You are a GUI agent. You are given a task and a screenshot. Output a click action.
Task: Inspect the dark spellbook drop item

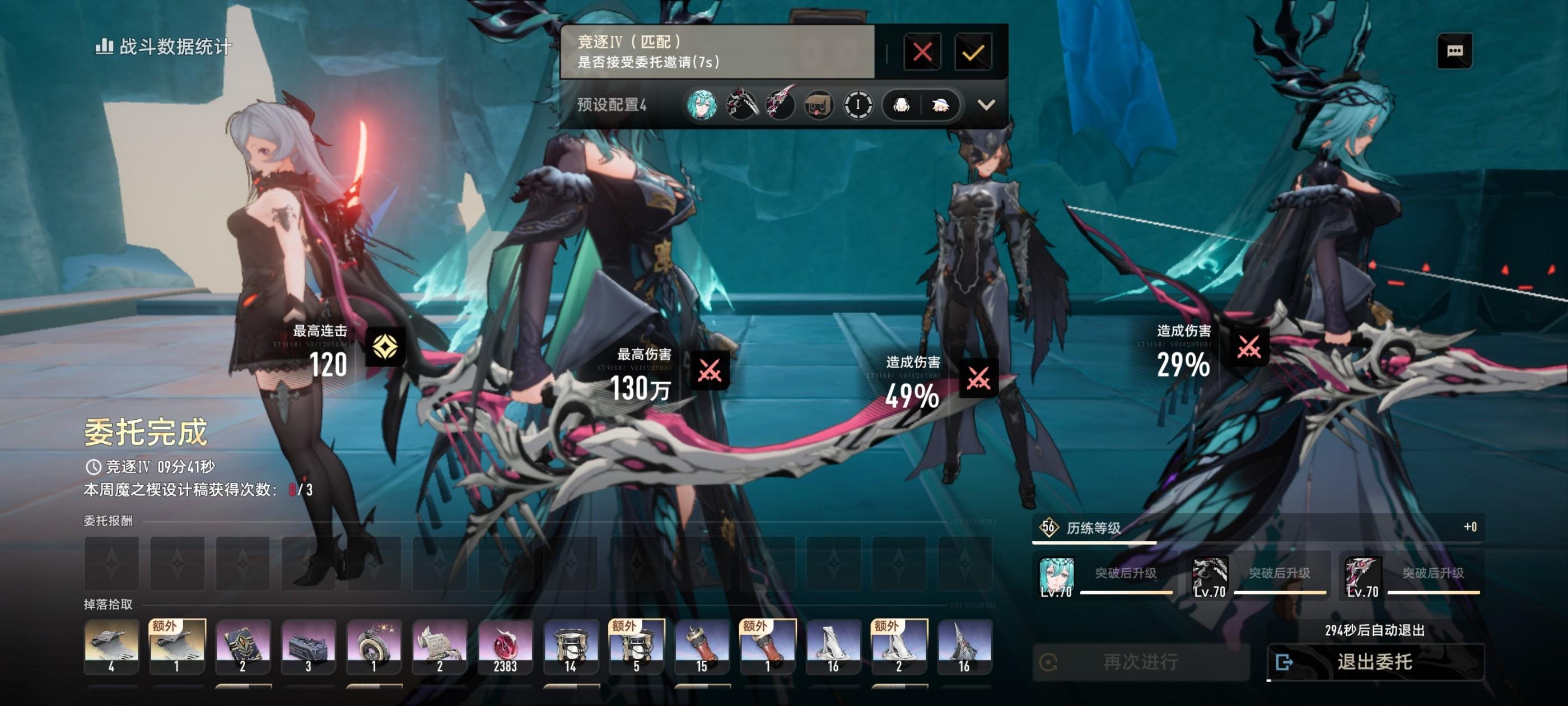tap(242, 645)
